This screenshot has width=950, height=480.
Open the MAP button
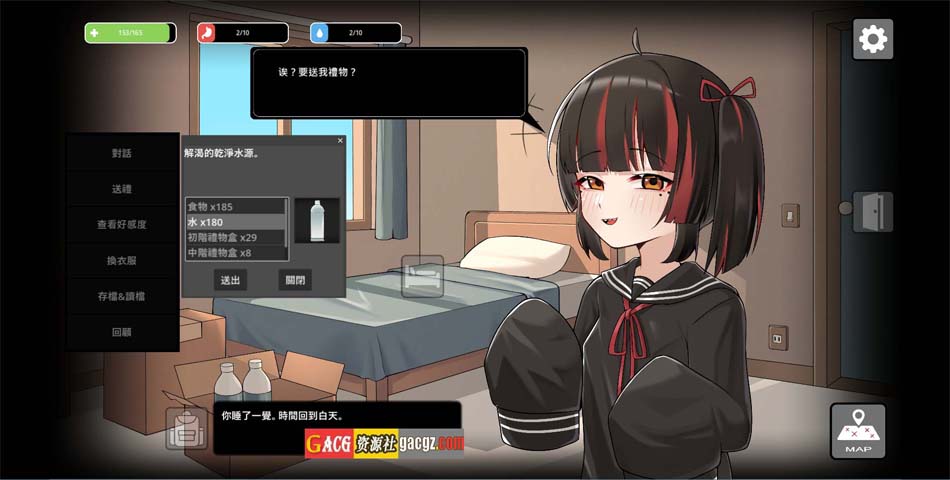coord(857,431)
